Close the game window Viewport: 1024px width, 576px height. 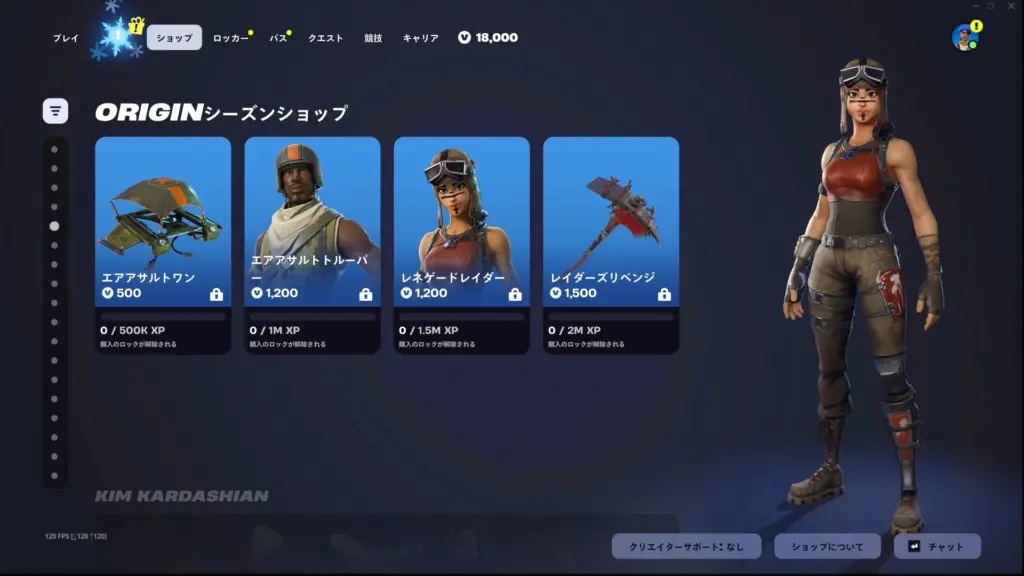pos(1010,6)
